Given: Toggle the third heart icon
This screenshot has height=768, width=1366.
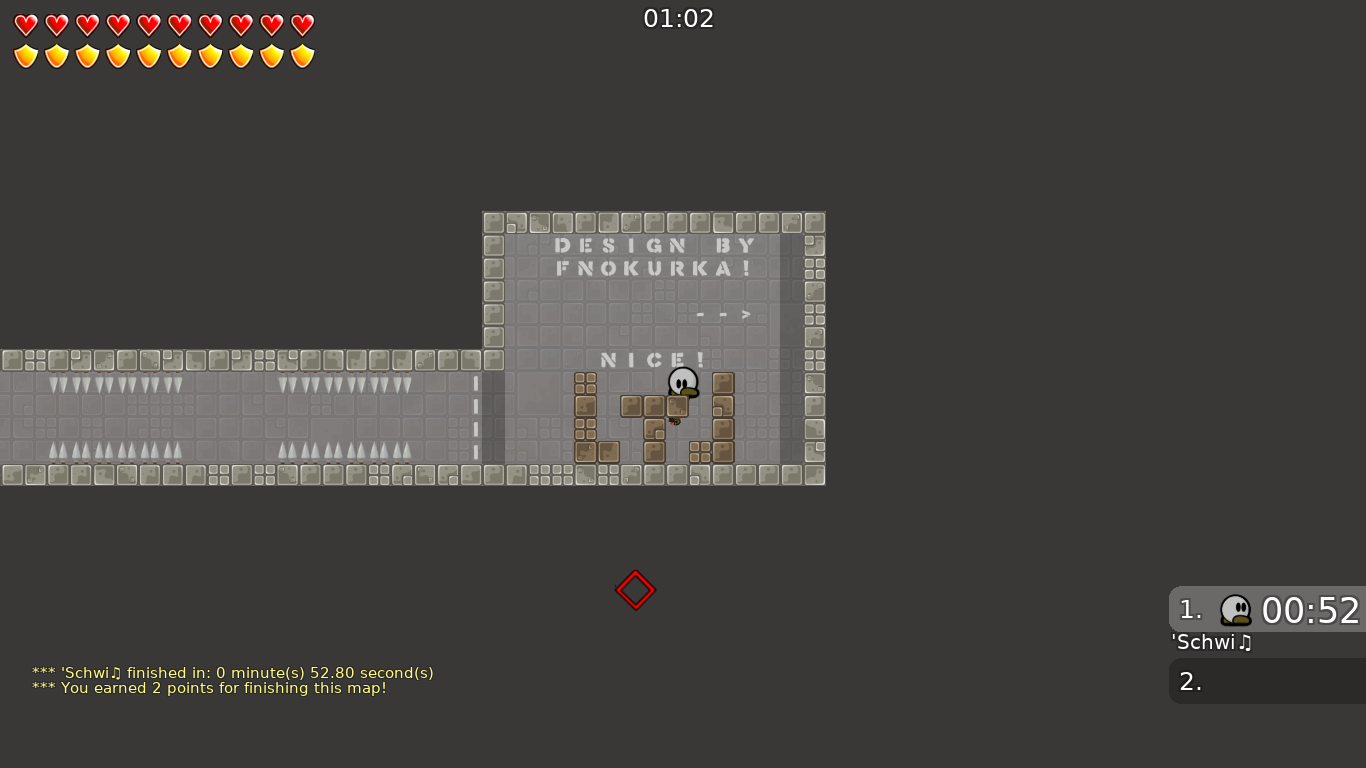Looking at the screenshot, I should [x=86, y=25].
